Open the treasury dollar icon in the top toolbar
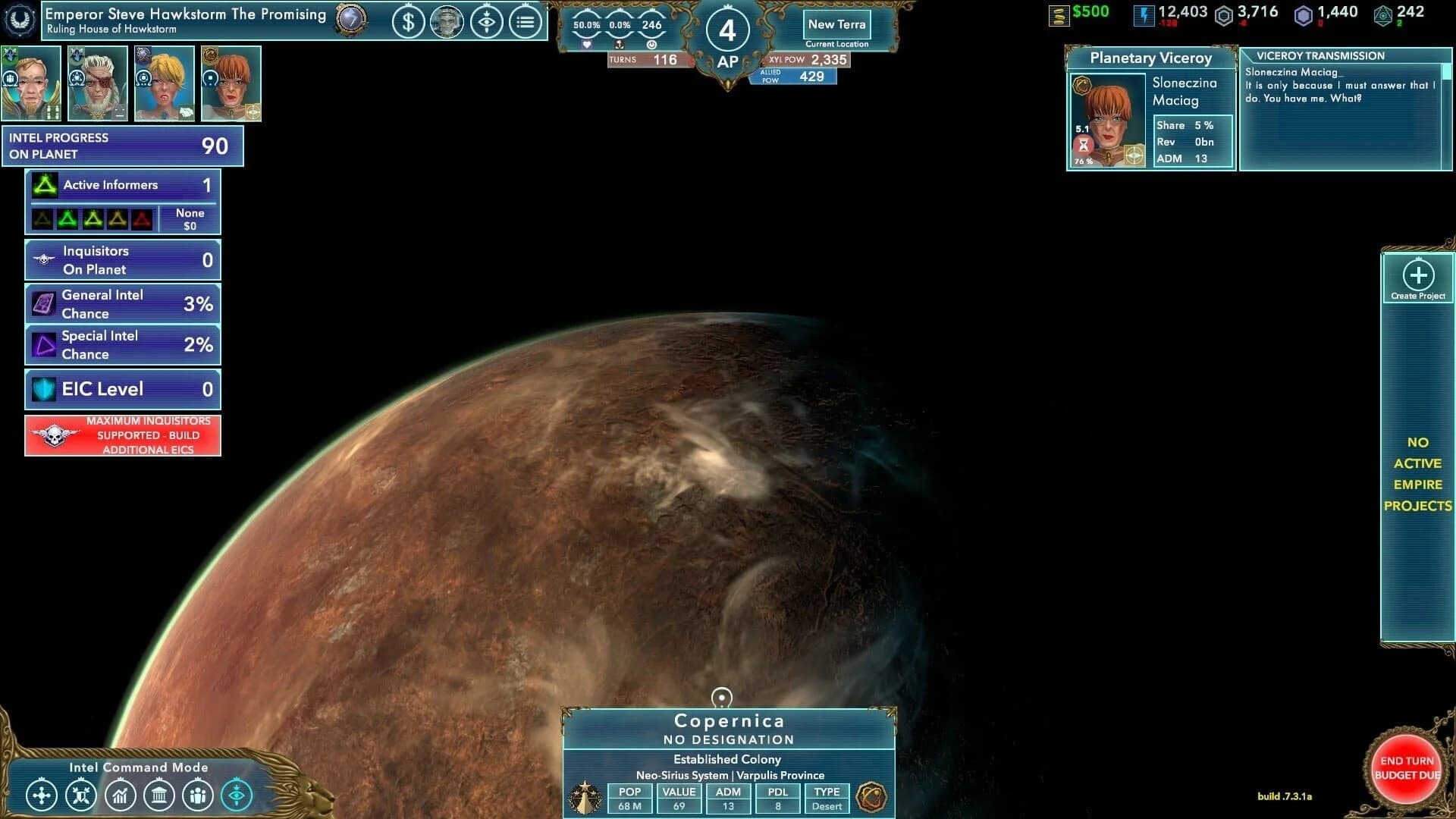 point(409,23)
